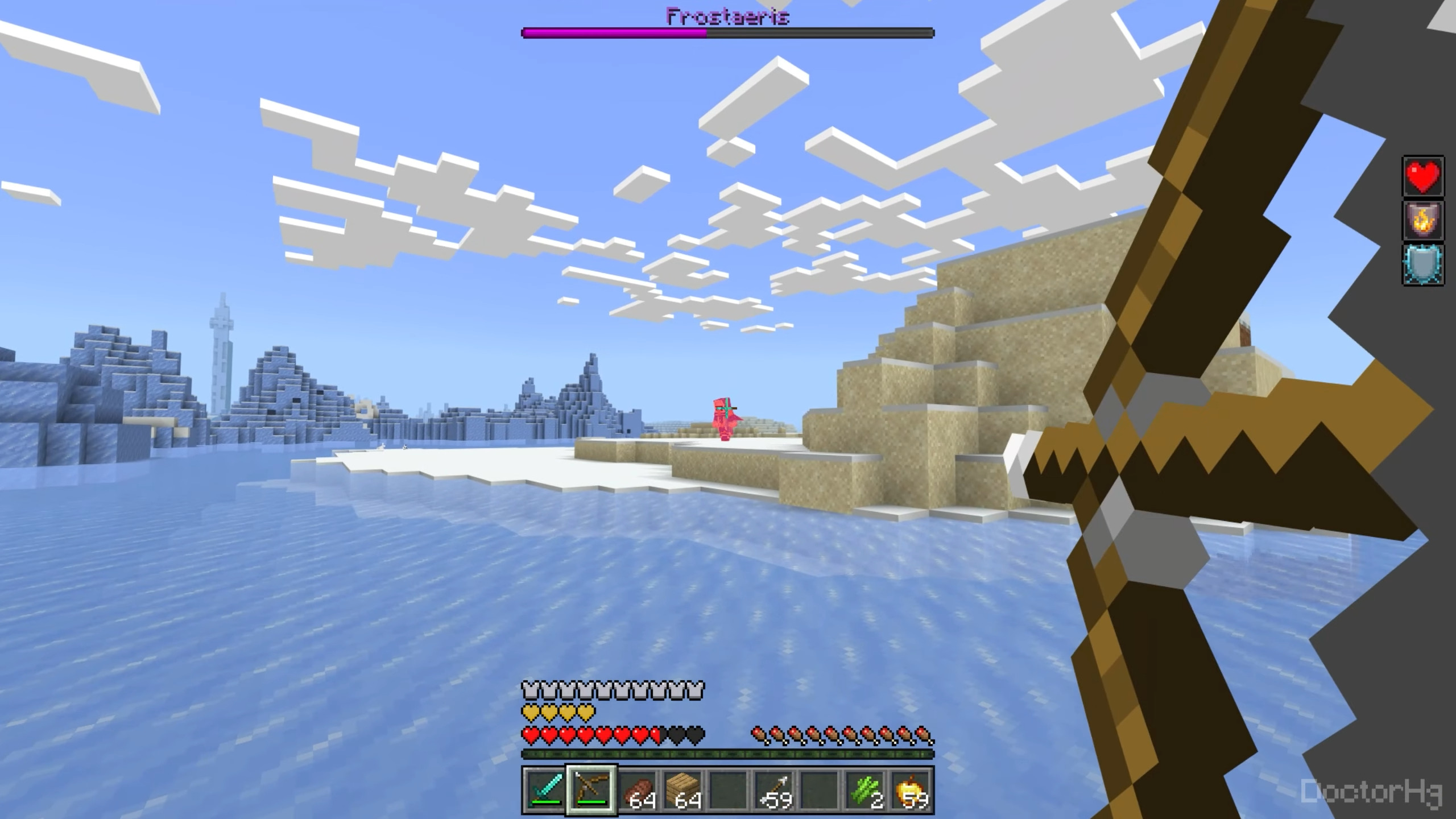Click the icy blue shield effect icon
This screenshot has width=1456, height=819.
click(1423, 264)
